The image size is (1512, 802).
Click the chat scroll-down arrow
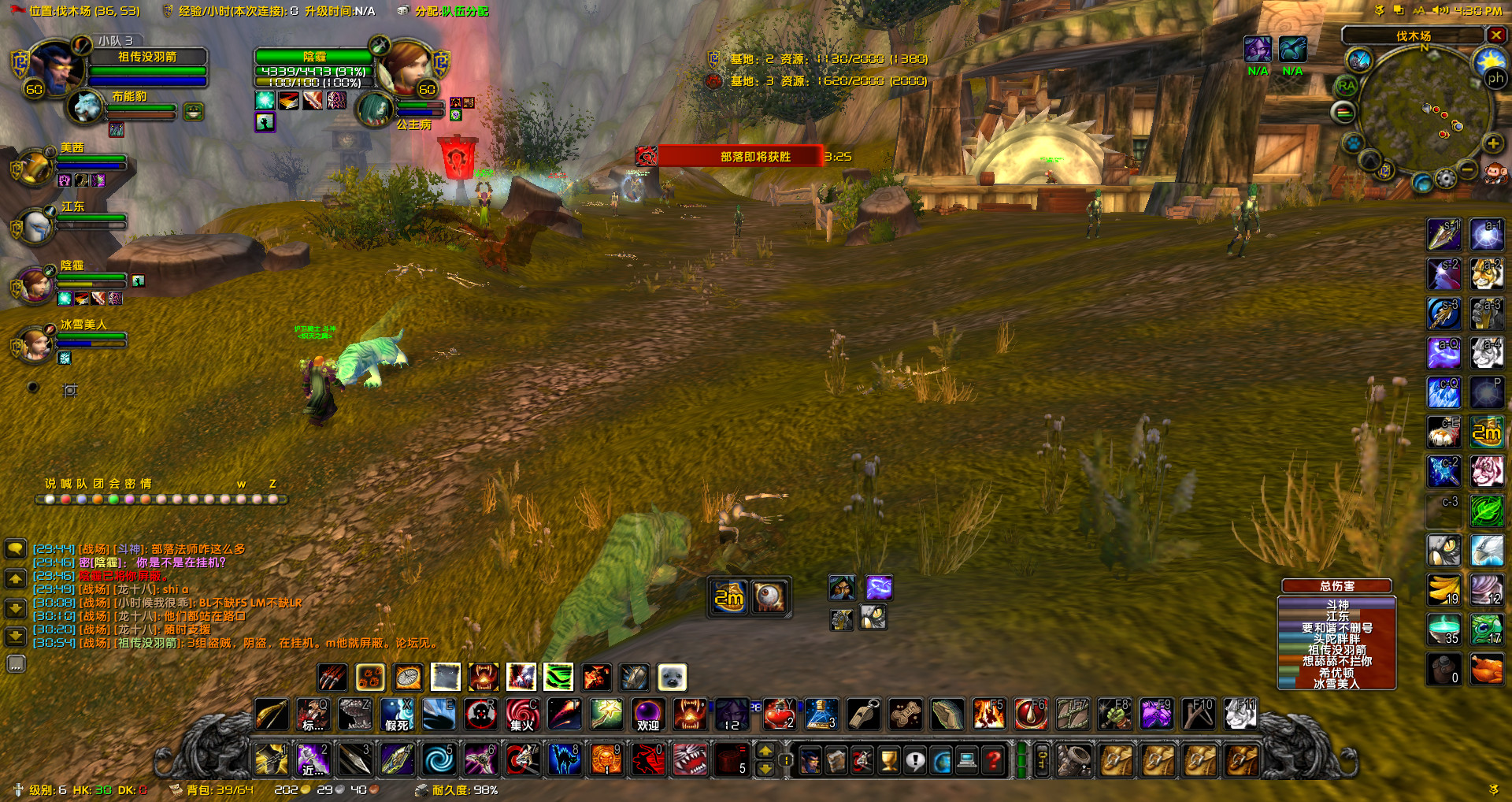click(17, 607)
